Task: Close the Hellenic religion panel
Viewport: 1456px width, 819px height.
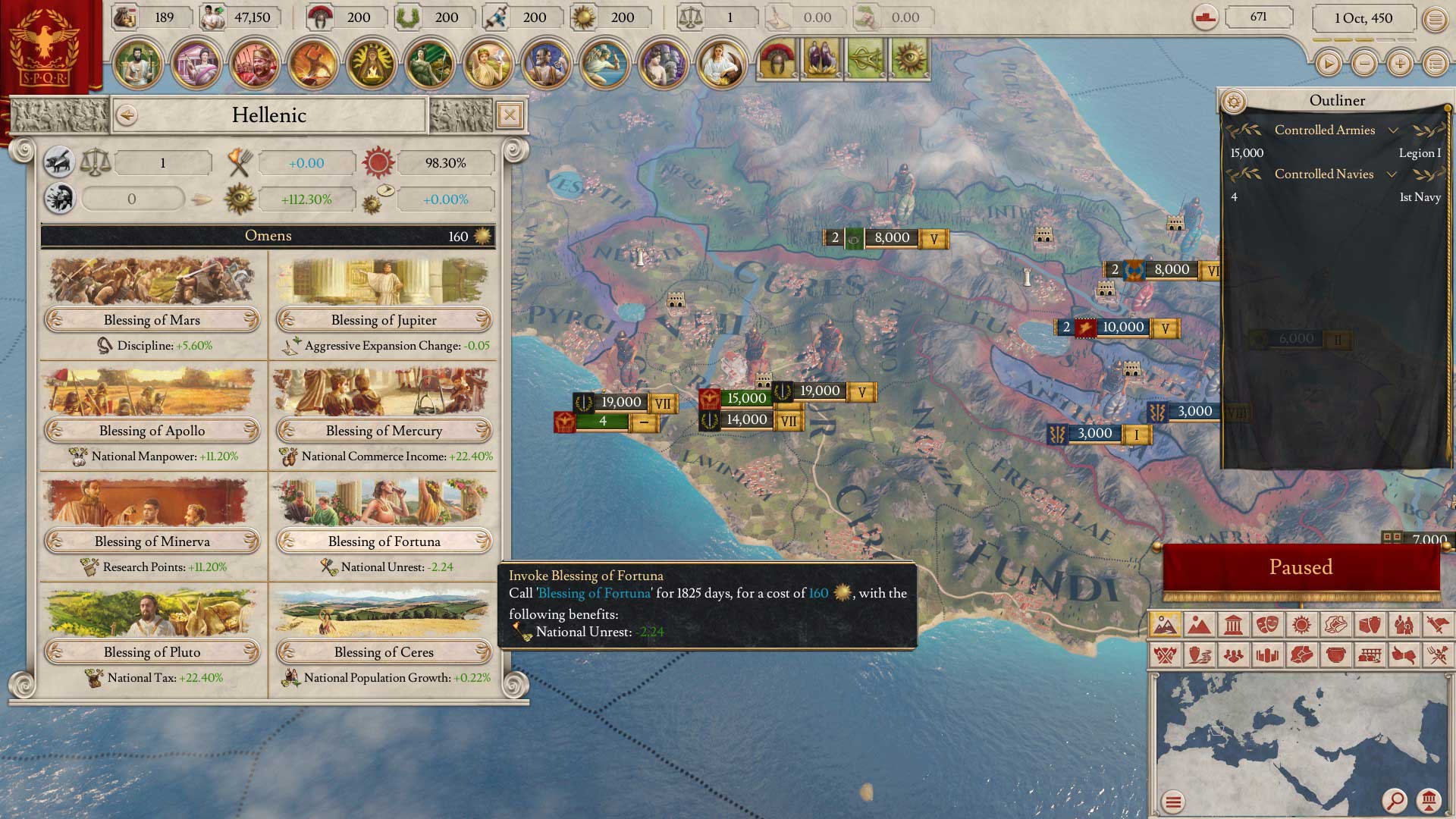Action: (510, 115)
